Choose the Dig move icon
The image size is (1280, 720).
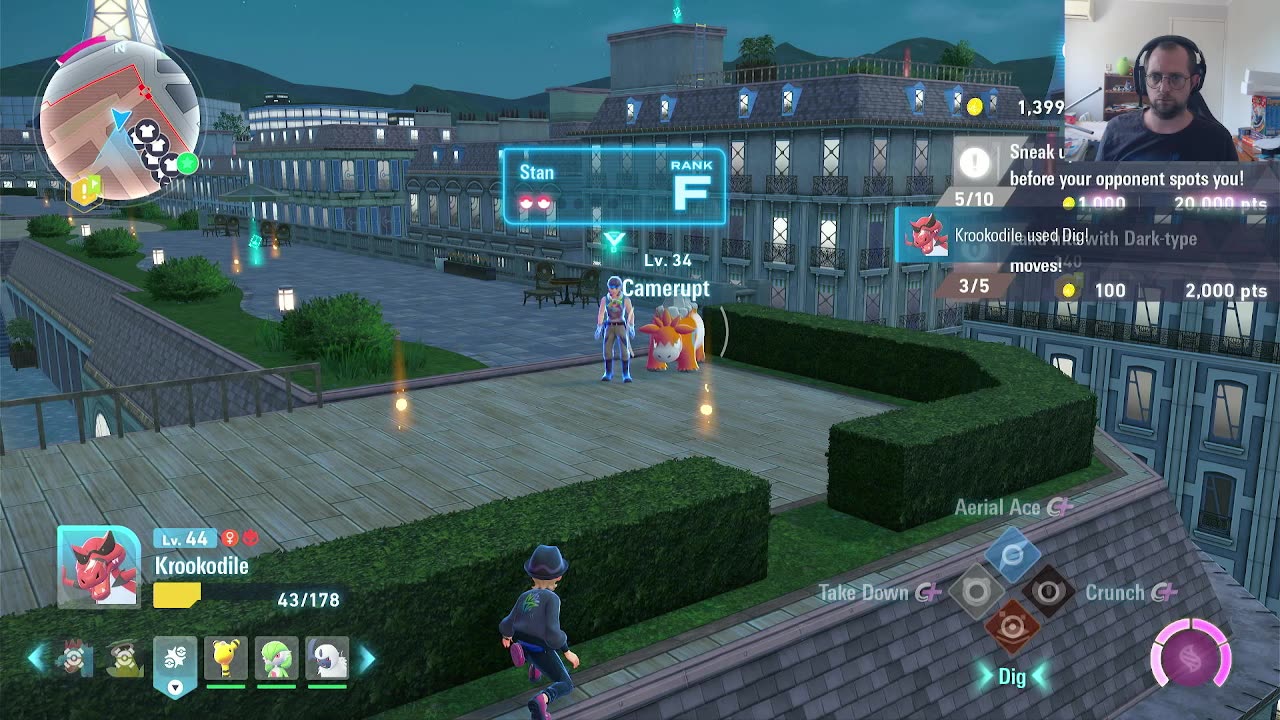point(1012,628)
